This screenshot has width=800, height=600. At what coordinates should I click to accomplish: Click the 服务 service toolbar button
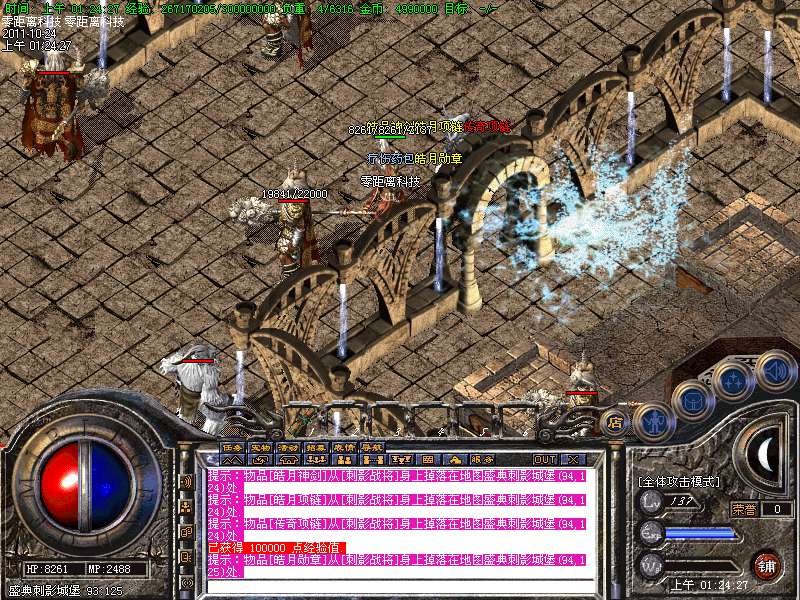point(481,459)
